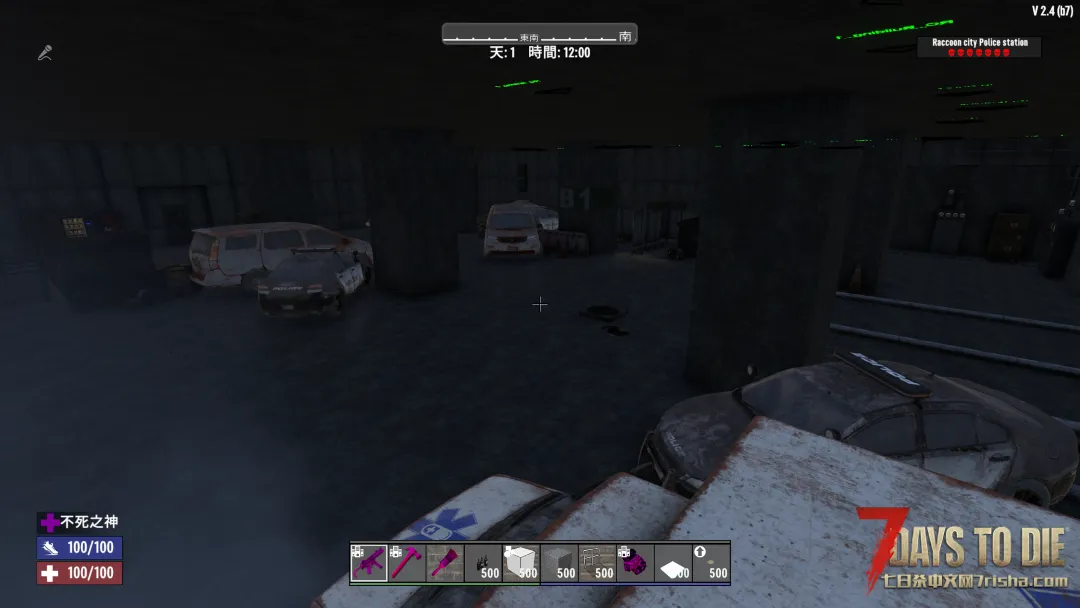Click the 不死之神 buff indicator

point(84,522)
